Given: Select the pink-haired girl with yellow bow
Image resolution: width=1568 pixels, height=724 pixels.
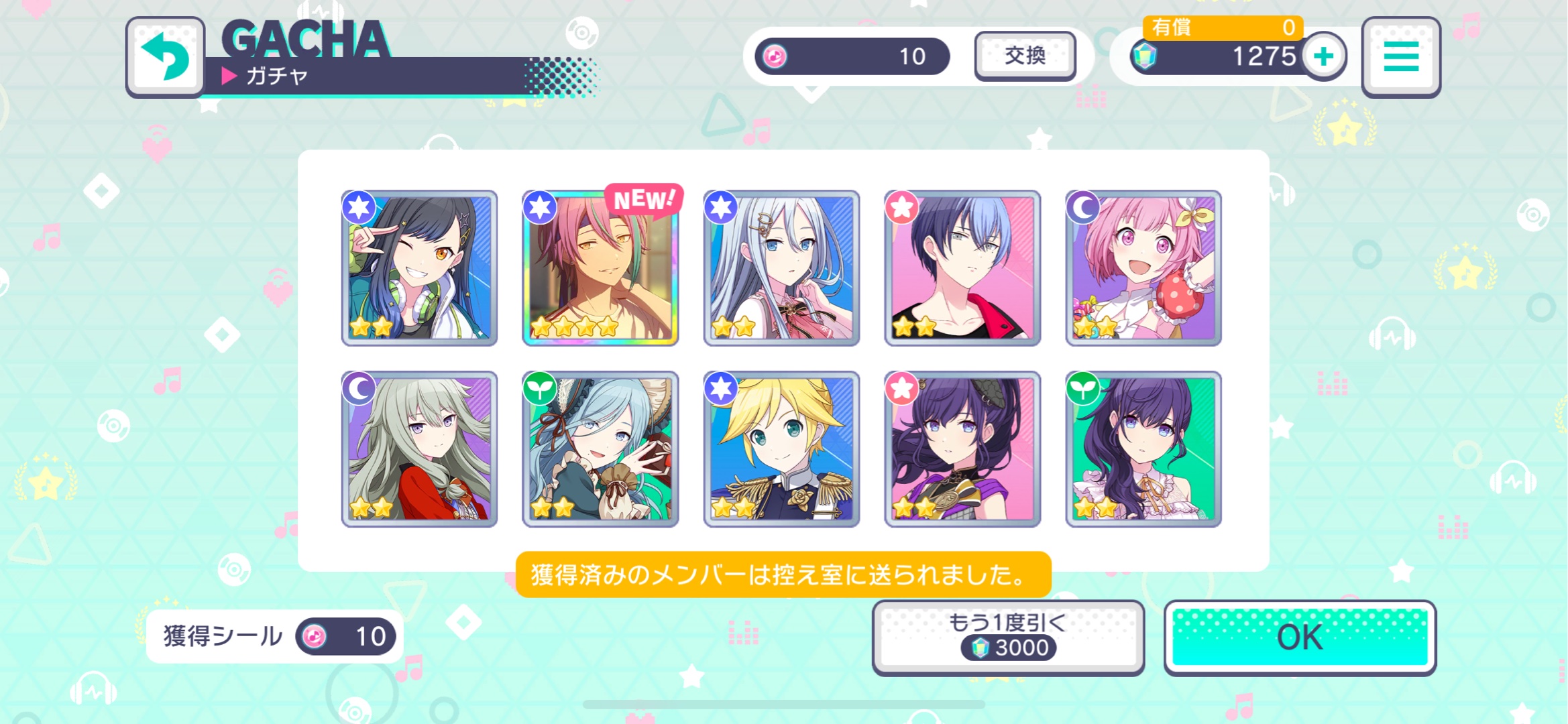Looking at the screenshot, I should pyautogui.click(x=1143, y=268).
